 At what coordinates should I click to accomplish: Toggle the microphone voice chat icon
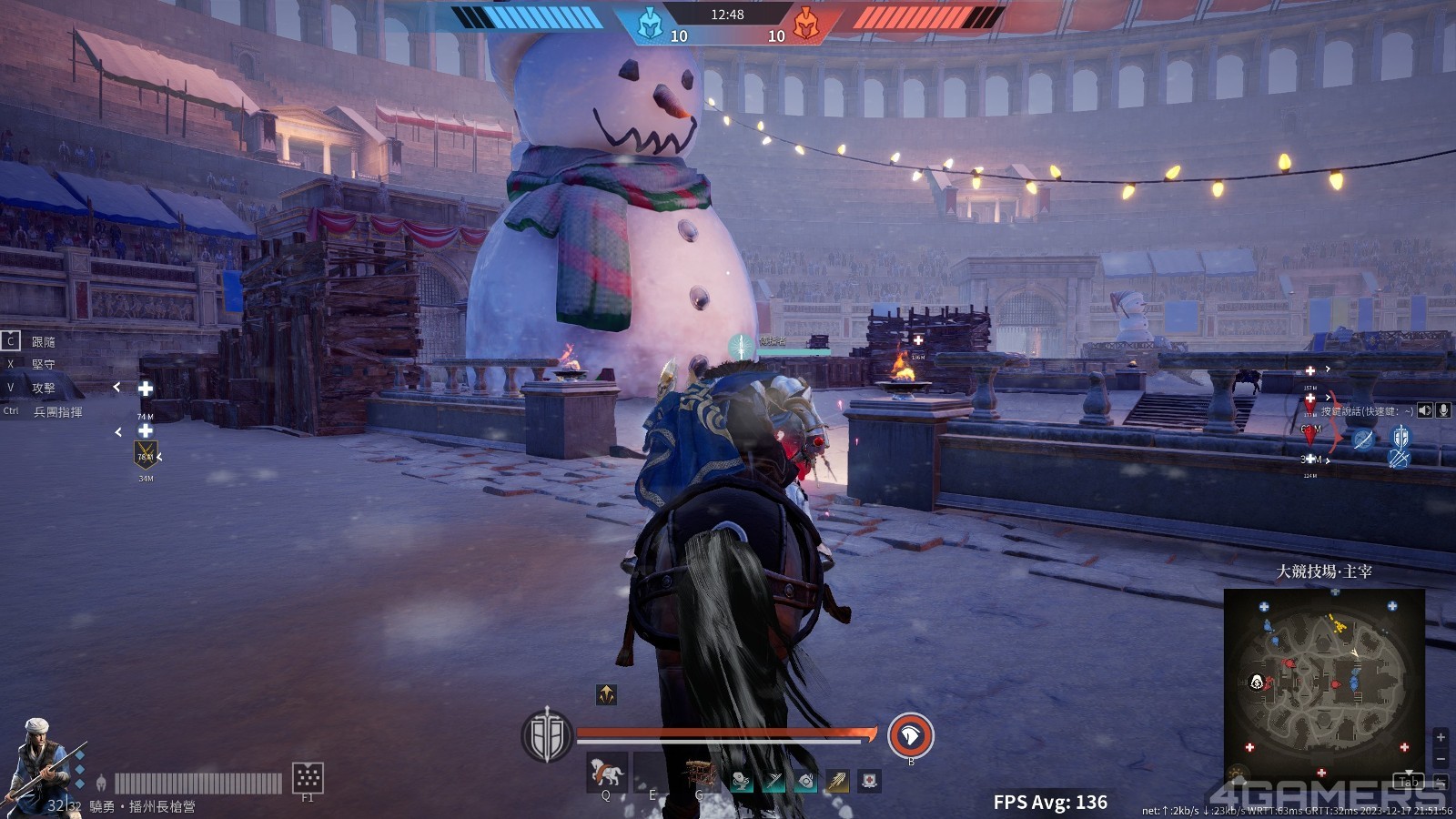1443,410
